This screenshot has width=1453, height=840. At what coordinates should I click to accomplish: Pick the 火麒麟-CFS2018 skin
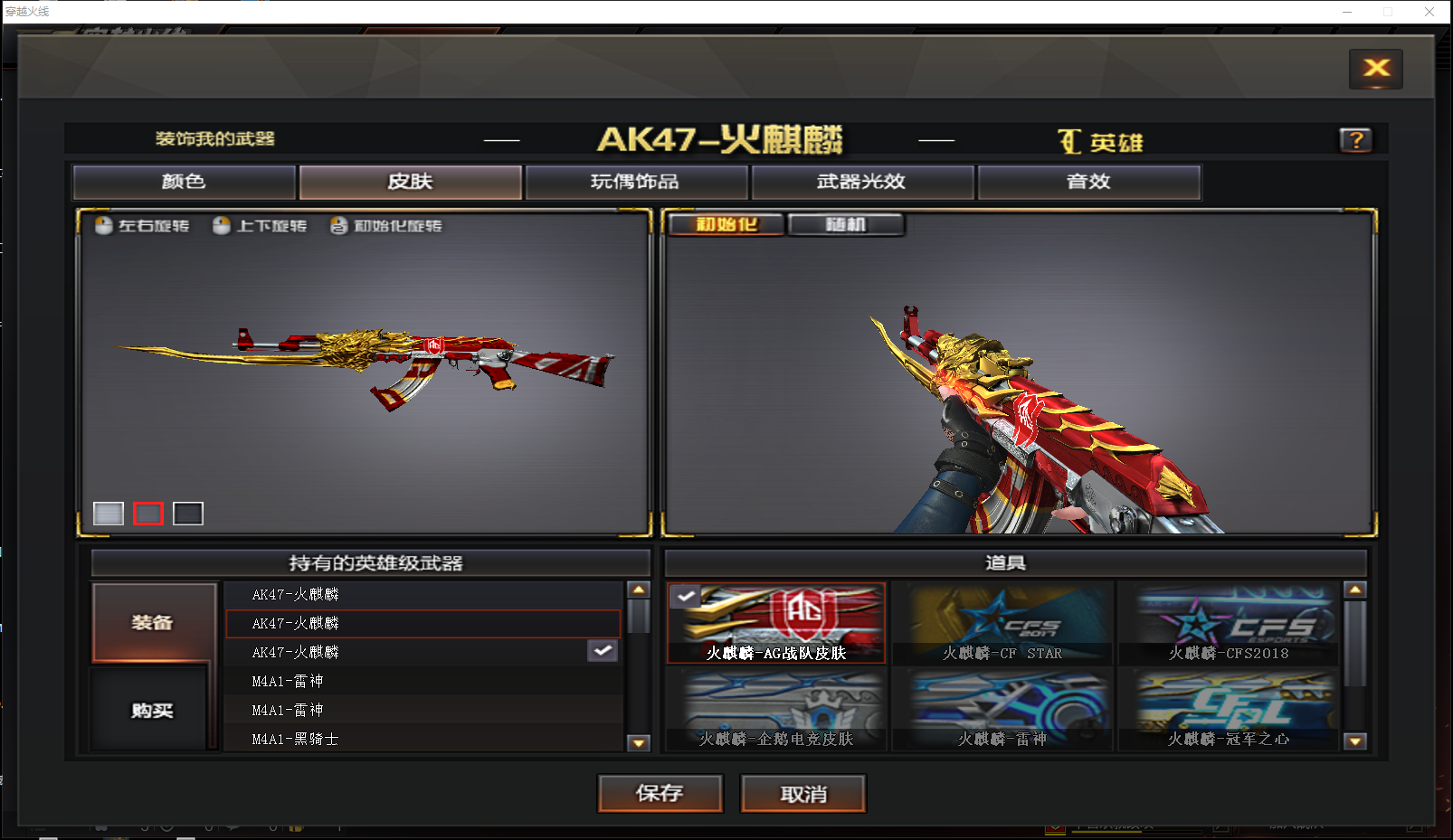click(x=1229, y=623)
